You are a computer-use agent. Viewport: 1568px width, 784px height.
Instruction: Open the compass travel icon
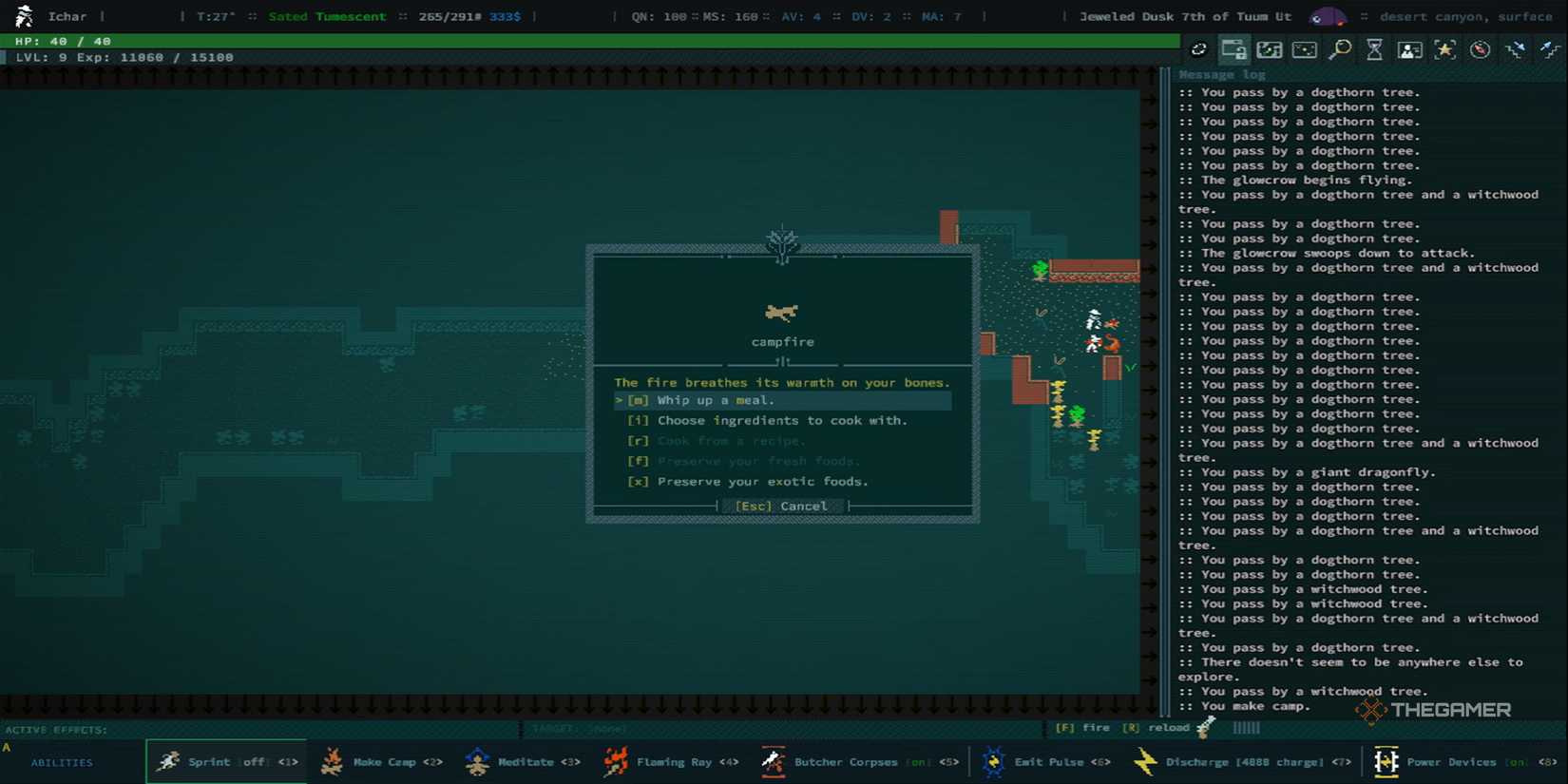[1480, 49]
